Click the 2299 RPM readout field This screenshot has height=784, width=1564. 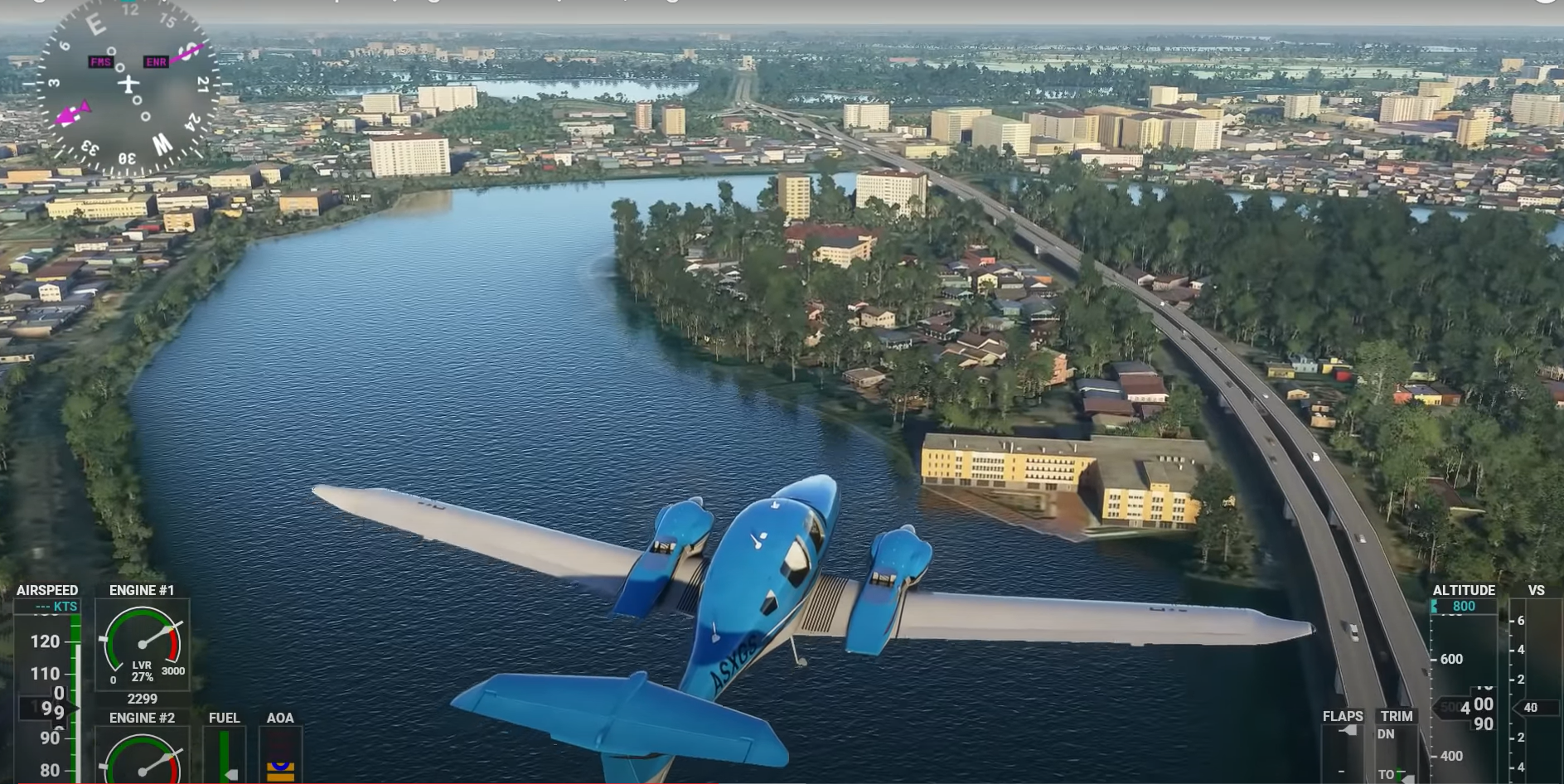pyautogui.click(x=143, y=698)
